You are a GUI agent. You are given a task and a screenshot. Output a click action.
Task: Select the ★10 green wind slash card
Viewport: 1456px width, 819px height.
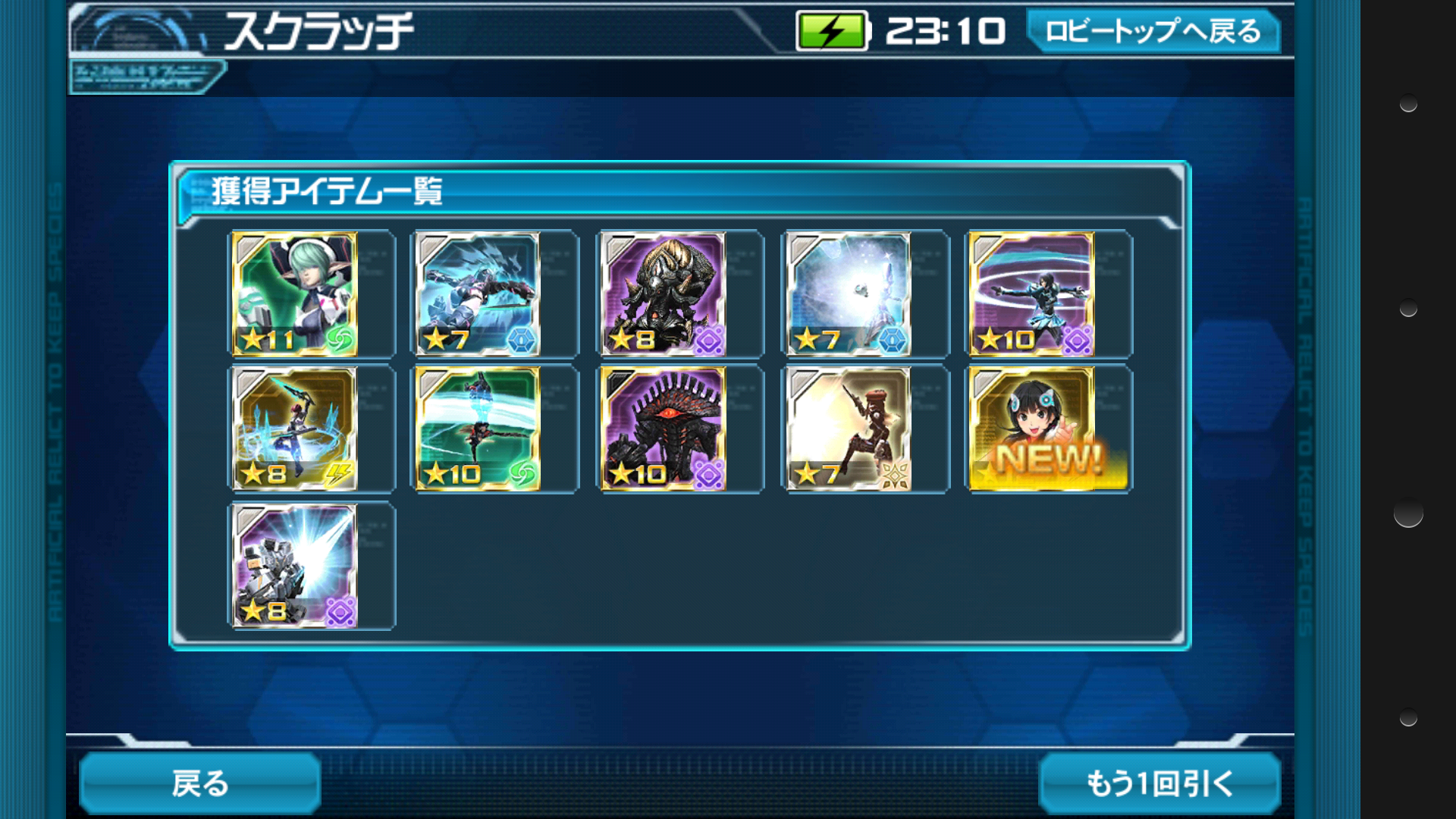tap(478, 429)
